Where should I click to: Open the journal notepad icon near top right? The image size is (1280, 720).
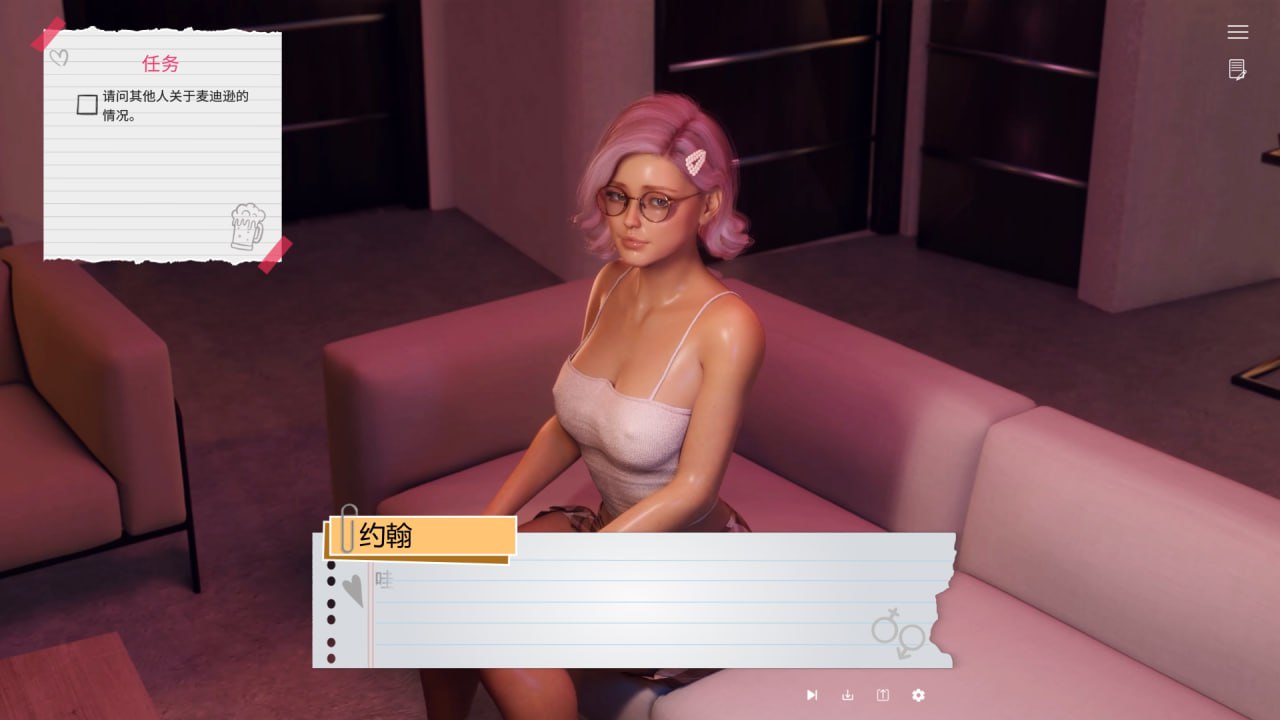(1236, 71)
